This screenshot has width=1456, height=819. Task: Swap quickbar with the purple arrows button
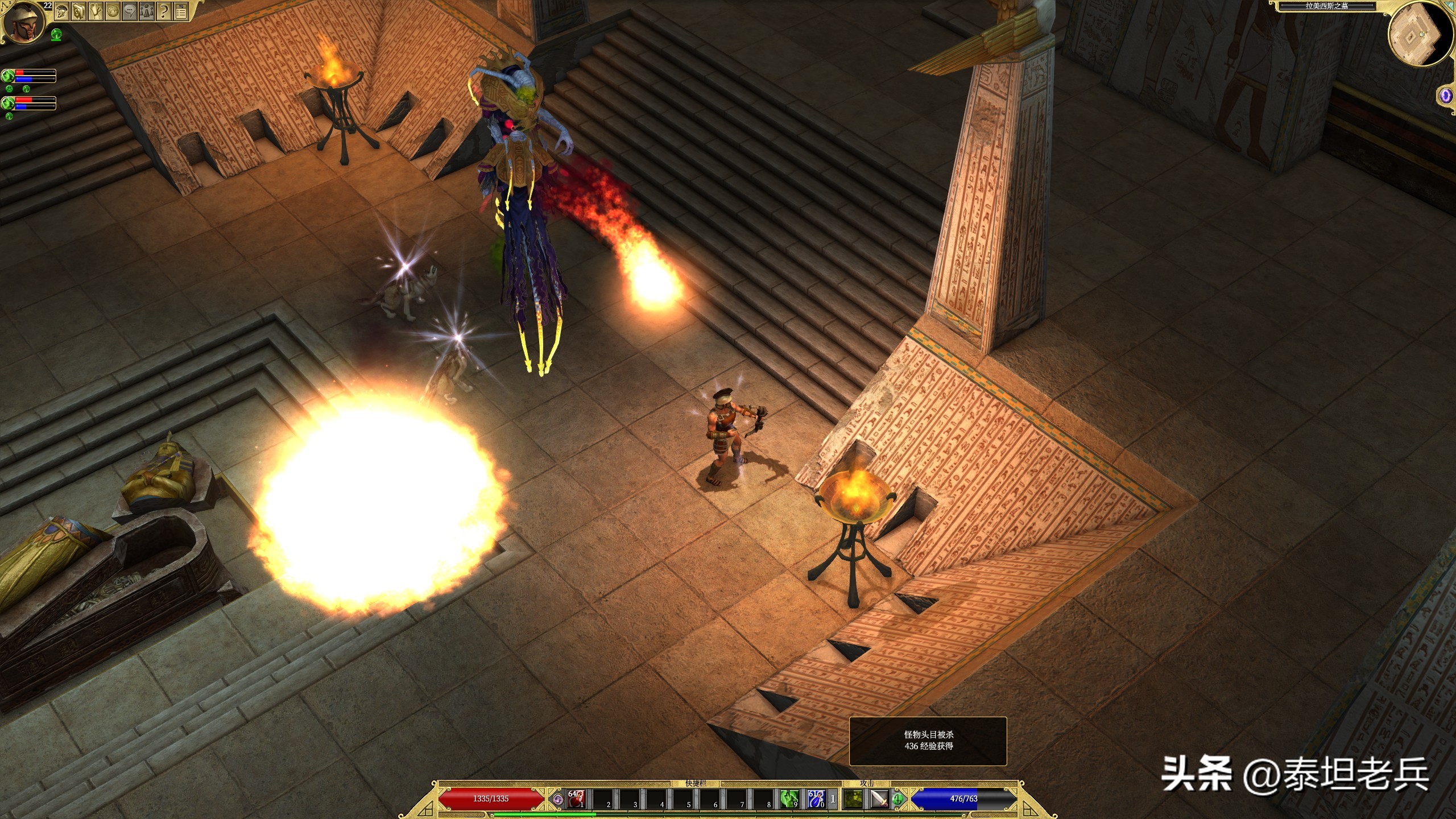click(558, 799)
